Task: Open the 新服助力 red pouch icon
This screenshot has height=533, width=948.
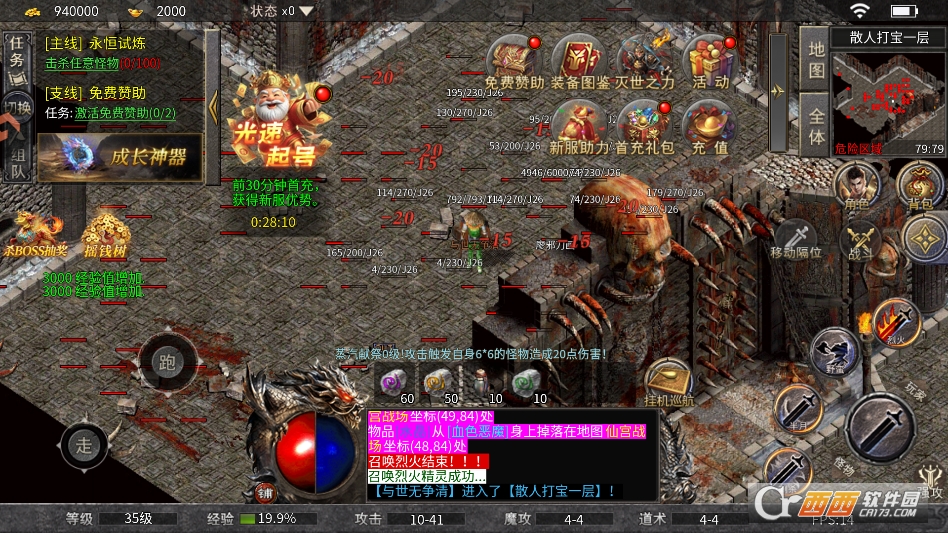Action: (x=579, y=127)
